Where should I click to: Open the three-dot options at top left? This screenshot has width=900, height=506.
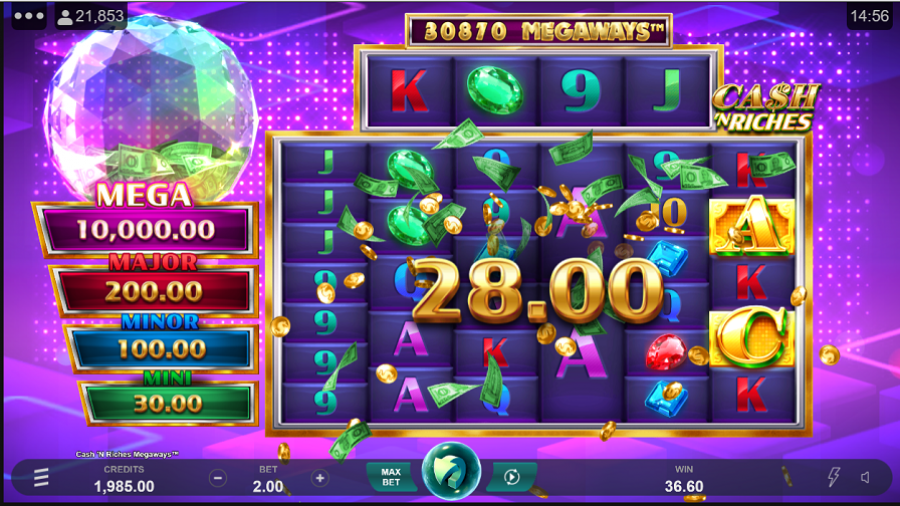(x=27, y=16)
